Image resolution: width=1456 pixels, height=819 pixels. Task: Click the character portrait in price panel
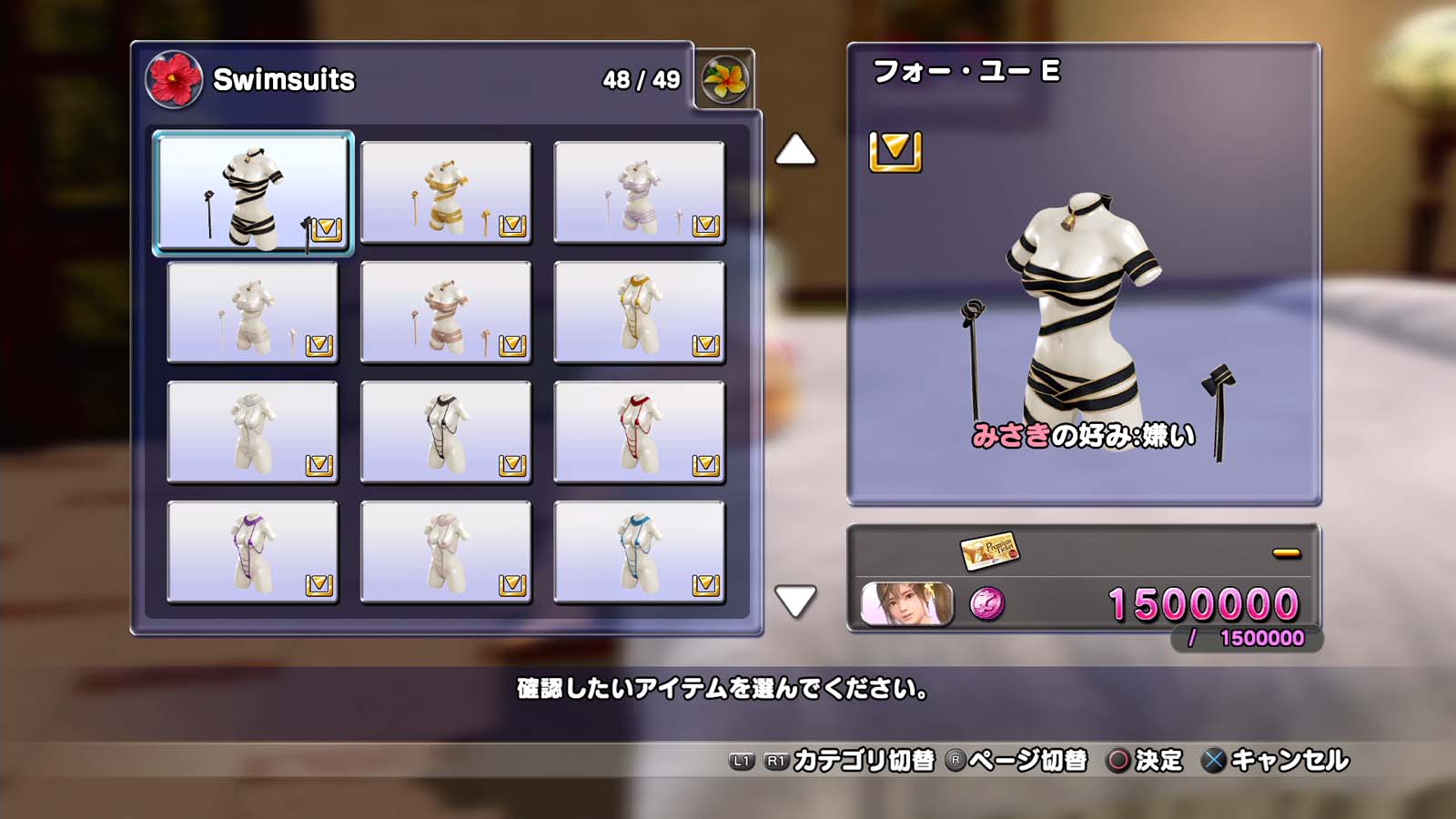(907, 604)
